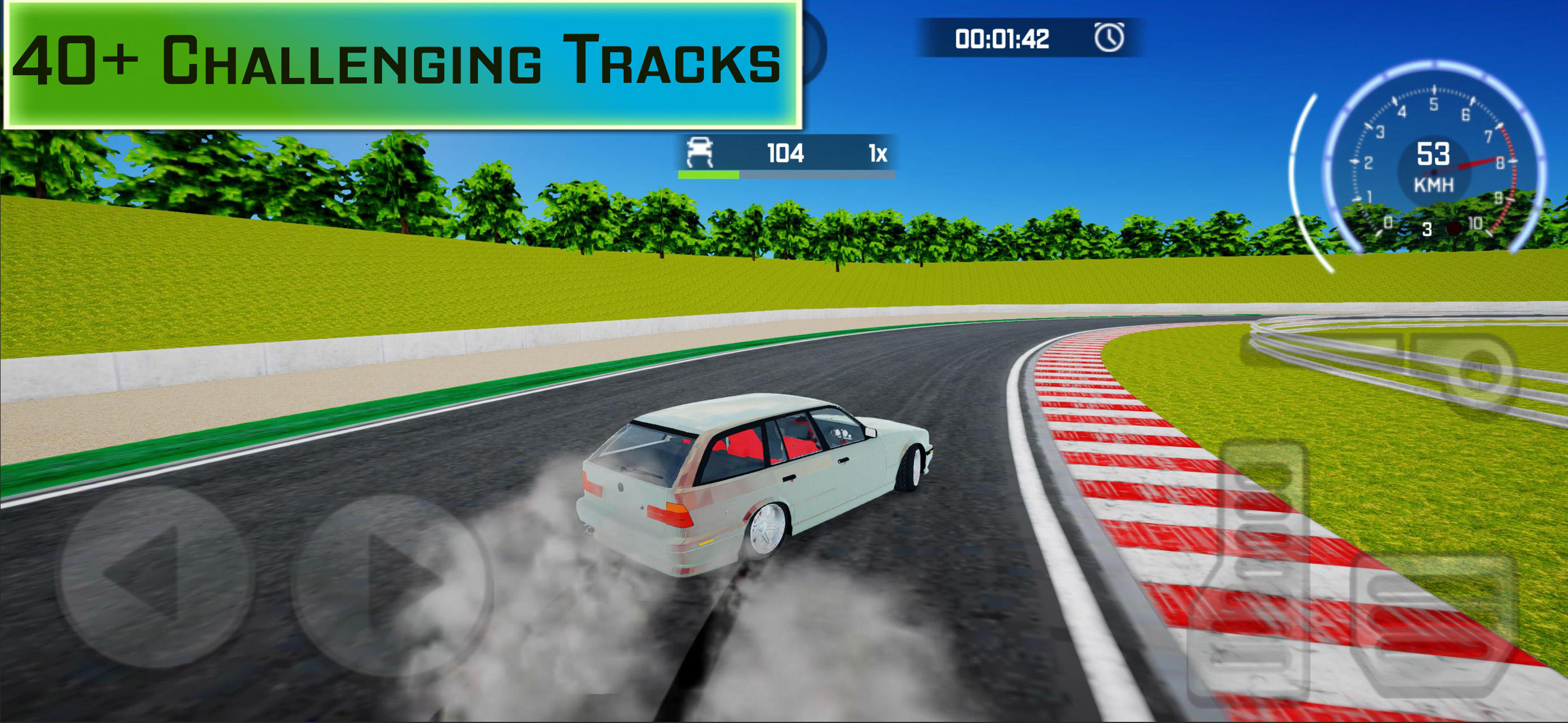Tap the drift score car icon
The image size is (1568, 723).
coord(700,154)
